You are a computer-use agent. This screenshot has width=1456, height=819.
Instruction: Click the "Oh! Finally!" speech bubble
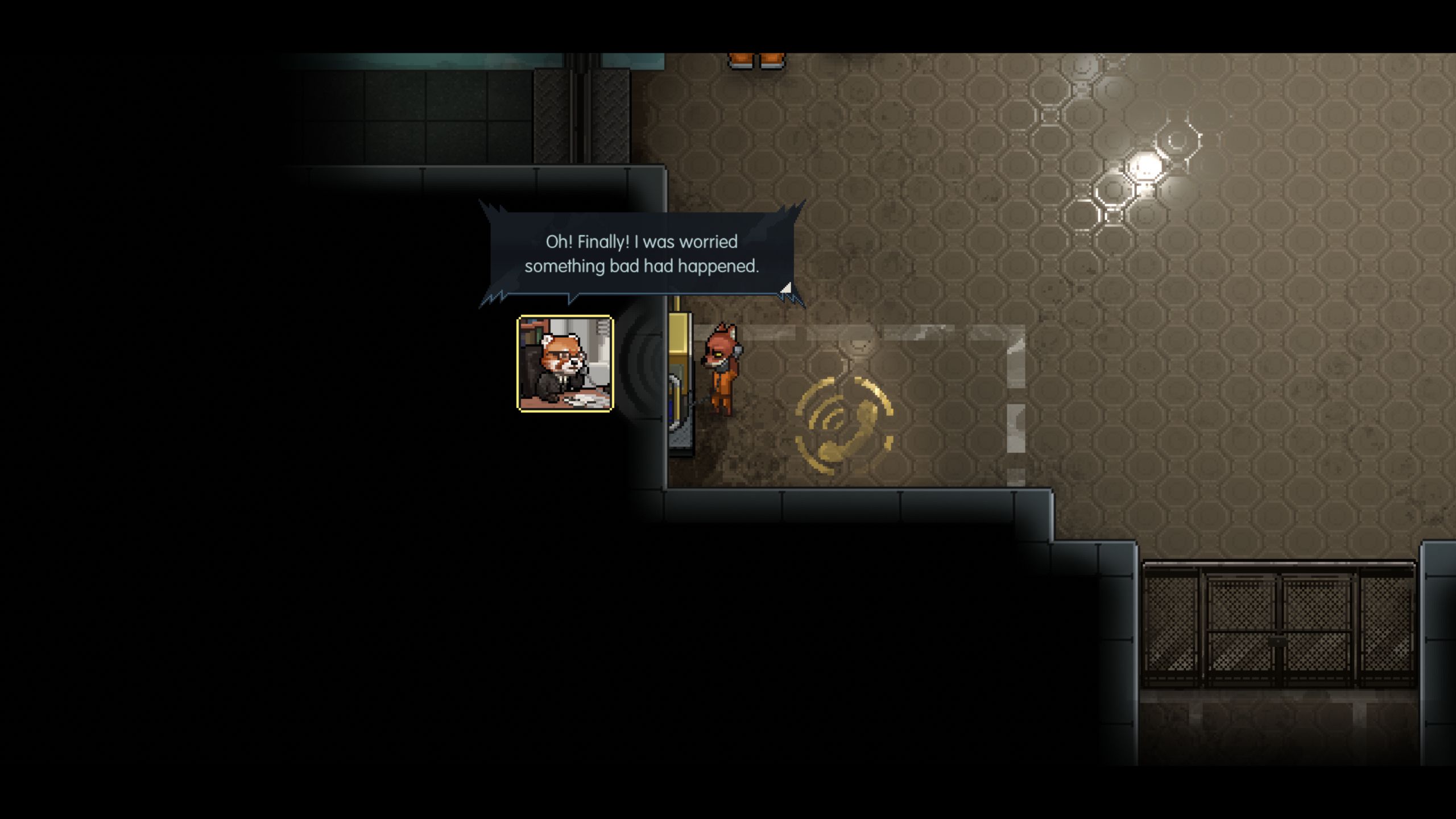(x=642, y=254)
